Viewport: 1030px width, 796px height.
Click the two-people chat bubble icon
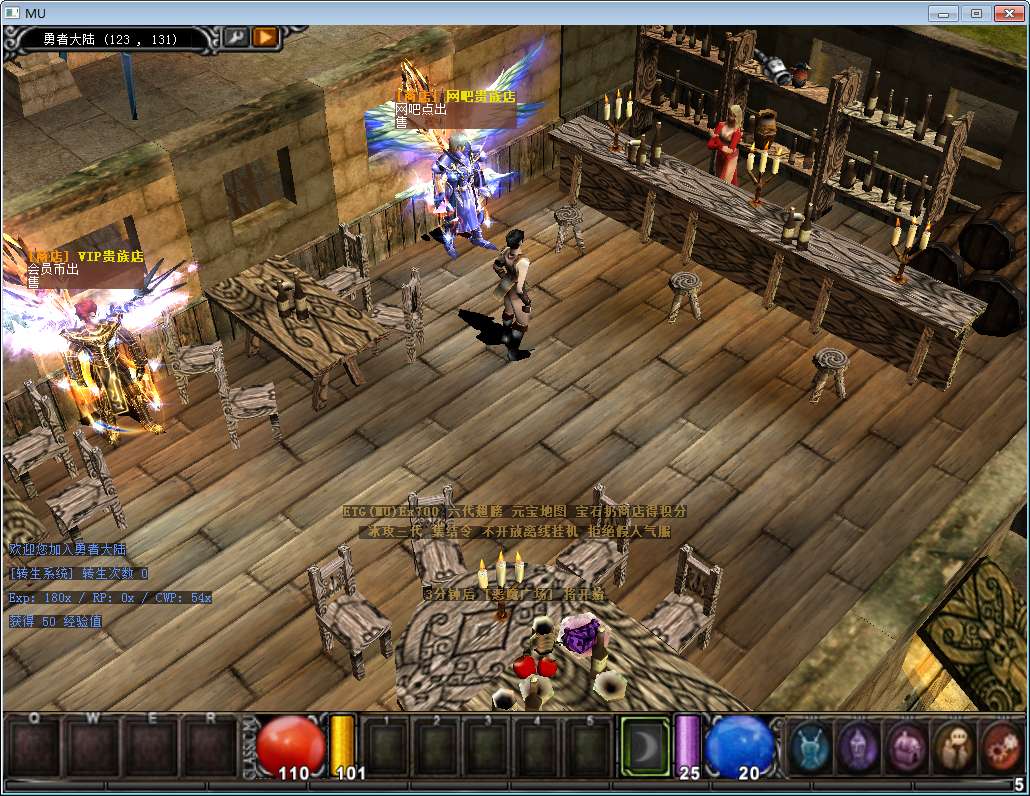(x=953, y=746)
